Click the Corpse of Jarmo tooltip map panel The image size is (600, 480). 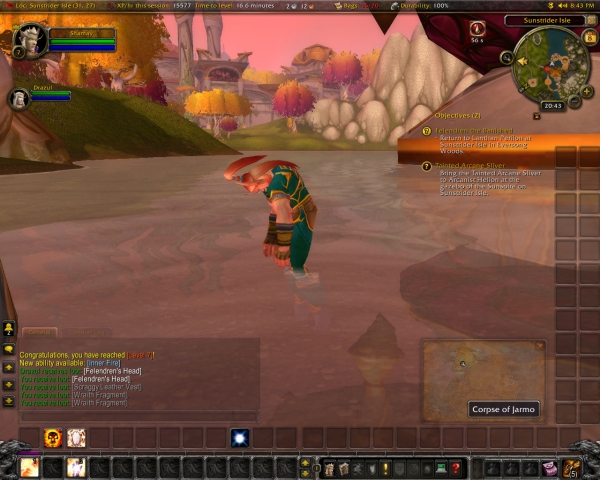coord(482,370)
